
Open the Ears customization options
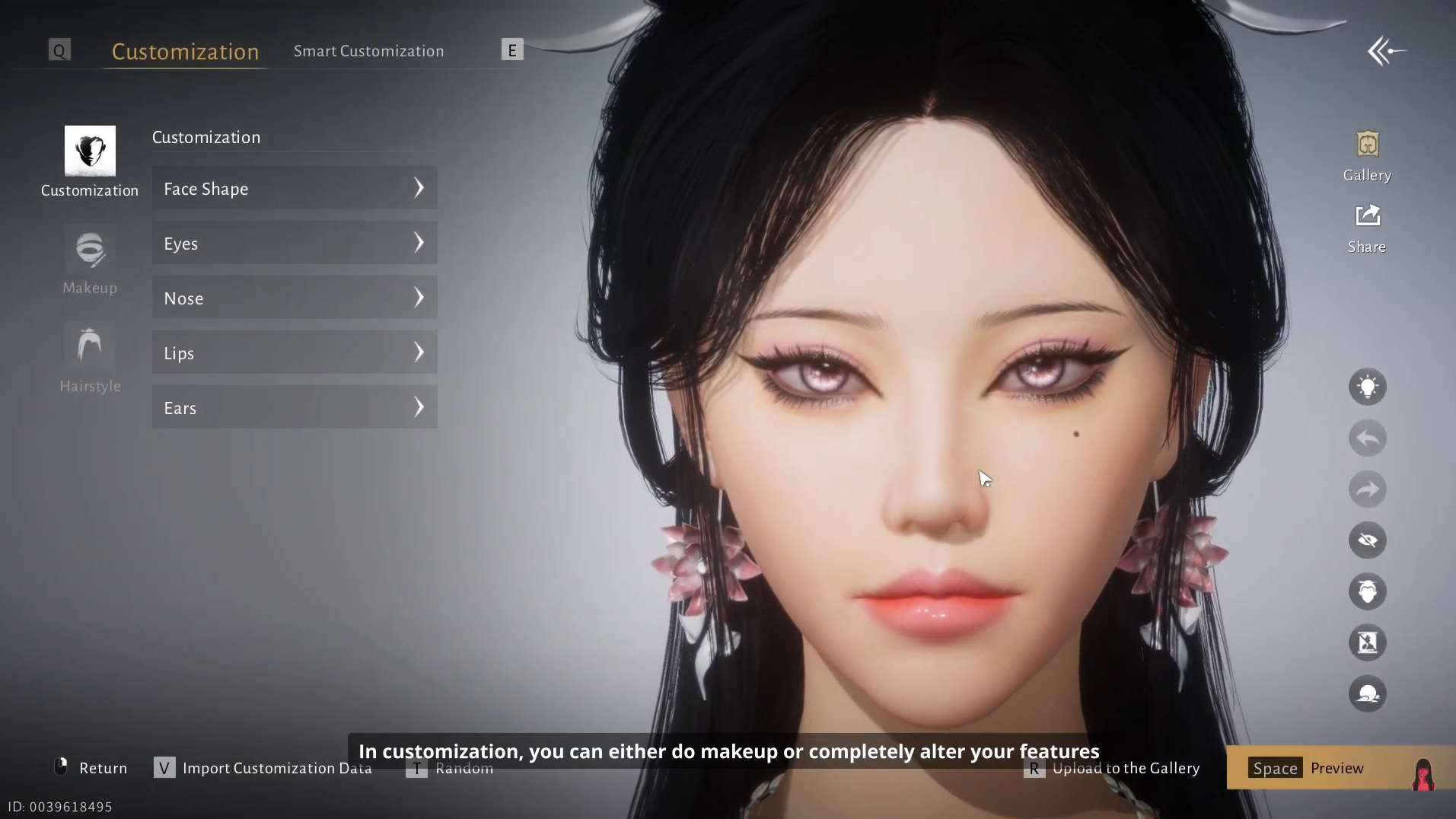295,407
